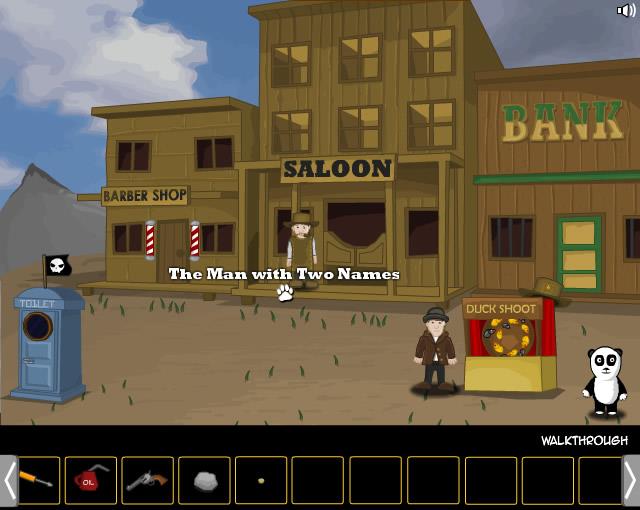The height and width of the screenshot is (510, 640).
Task: Choose the revolver from the inventory
Action: coord(147,480)
